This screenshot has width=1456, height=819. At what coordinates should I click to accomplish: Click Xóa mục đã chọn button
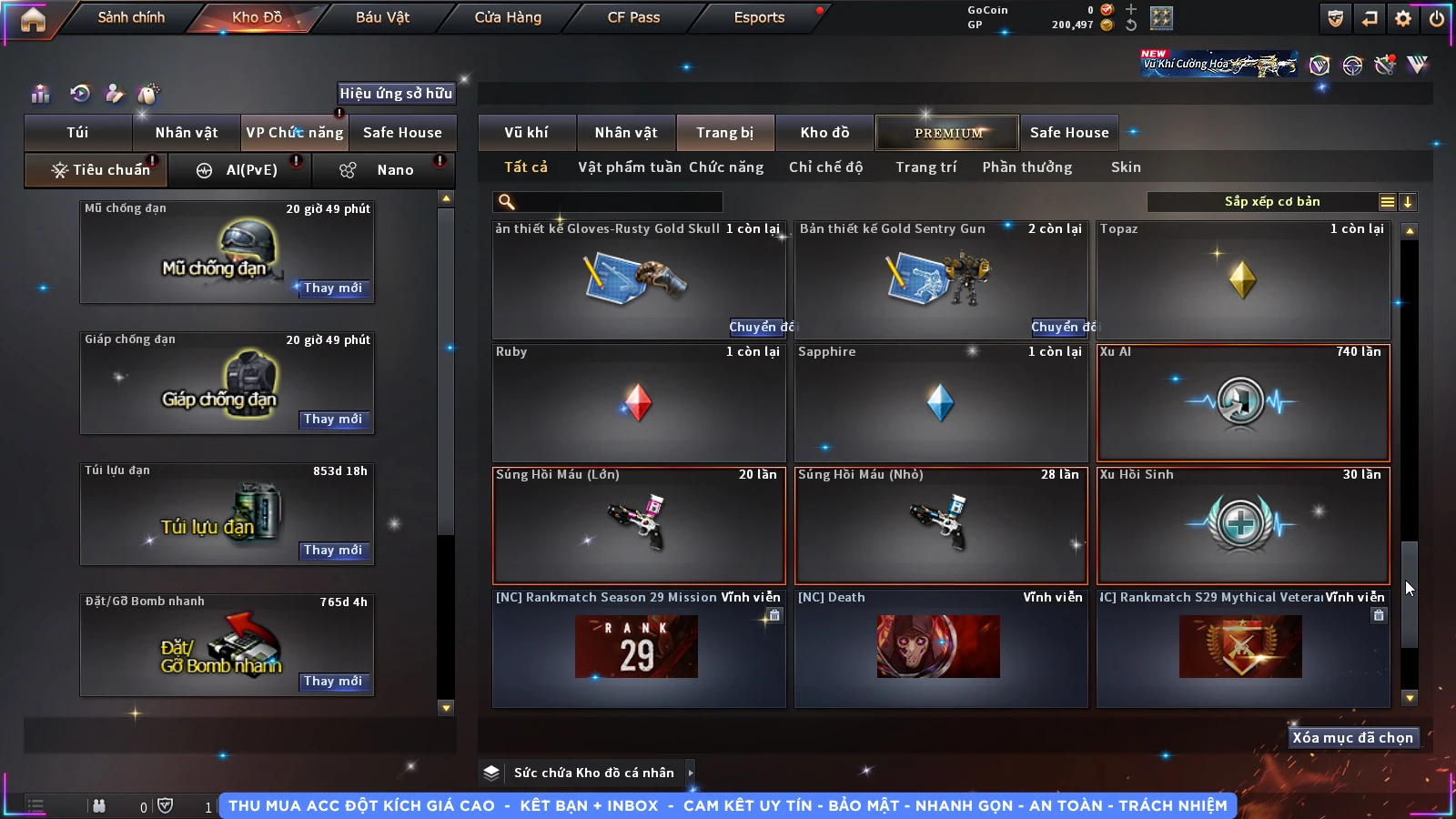point(1352,738)
